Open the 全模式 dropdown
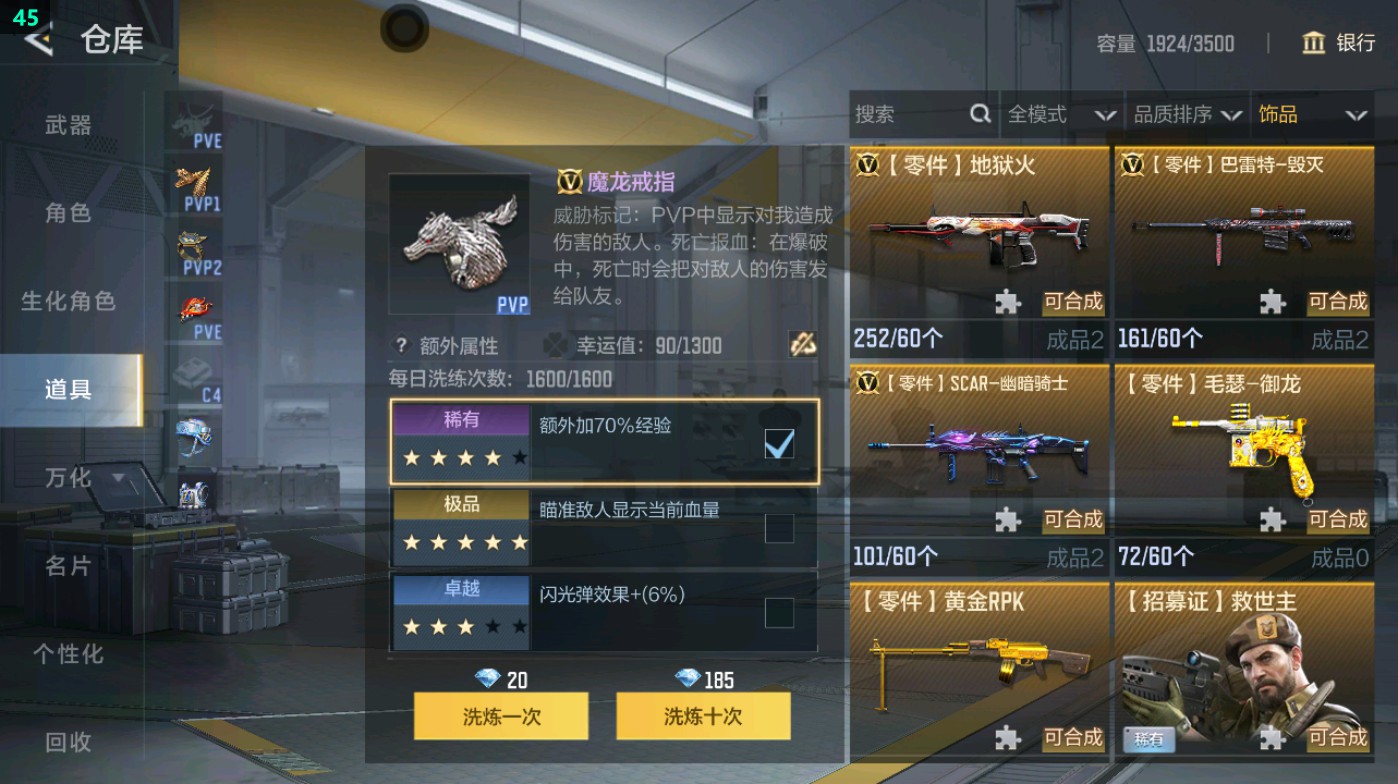Viewport: 1398px width, 784px height. (1058, 114)
